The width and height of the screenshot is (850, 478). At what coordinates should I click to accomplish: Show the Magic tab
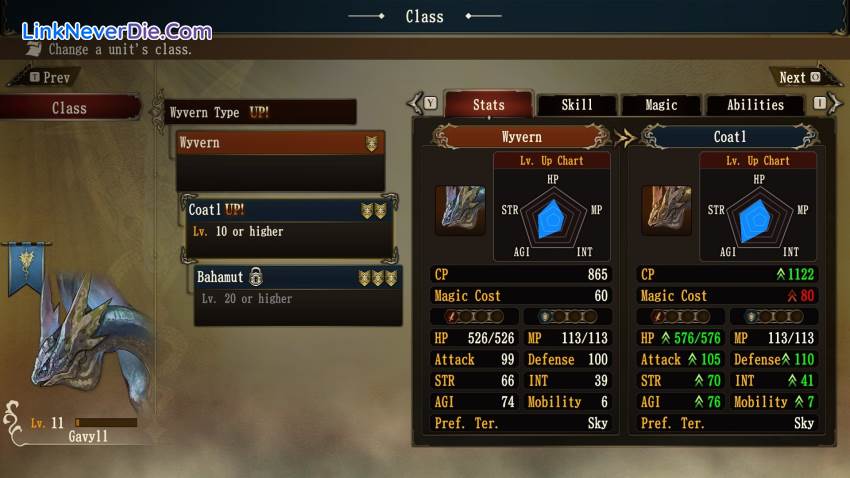(661, 105)
